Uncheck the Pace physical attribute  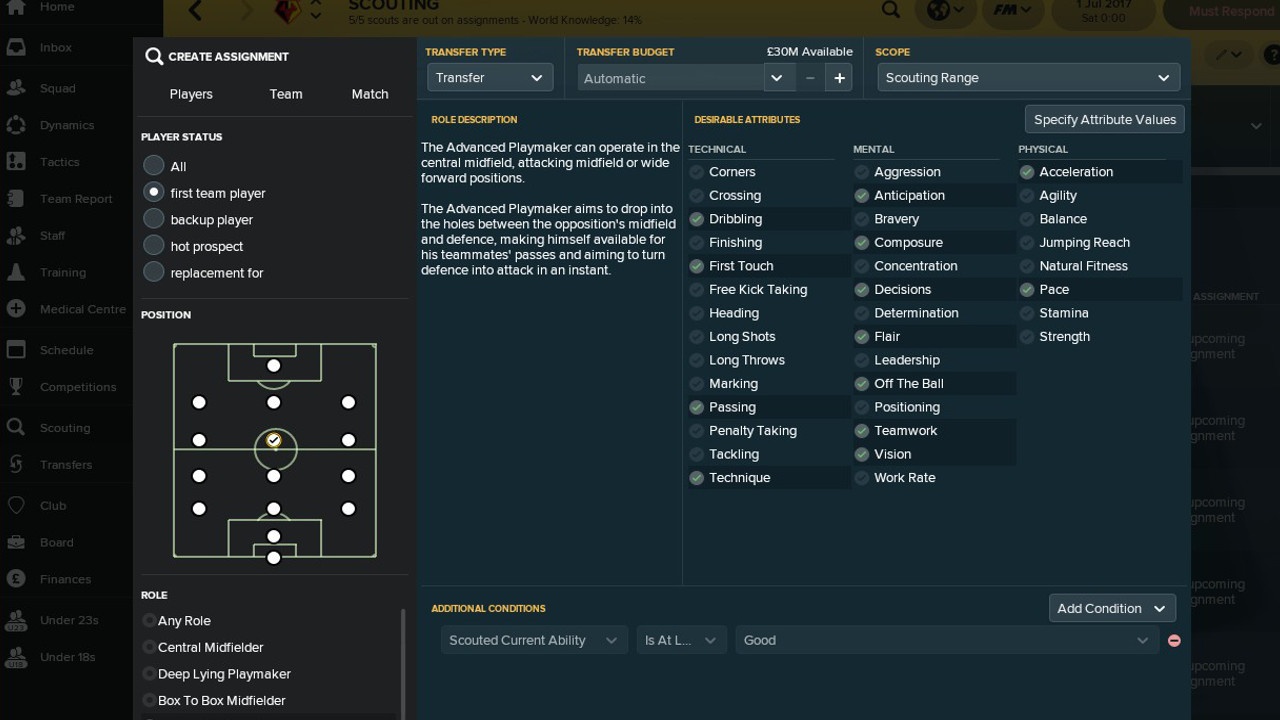pyautogui.click(x=1027, y=290)
